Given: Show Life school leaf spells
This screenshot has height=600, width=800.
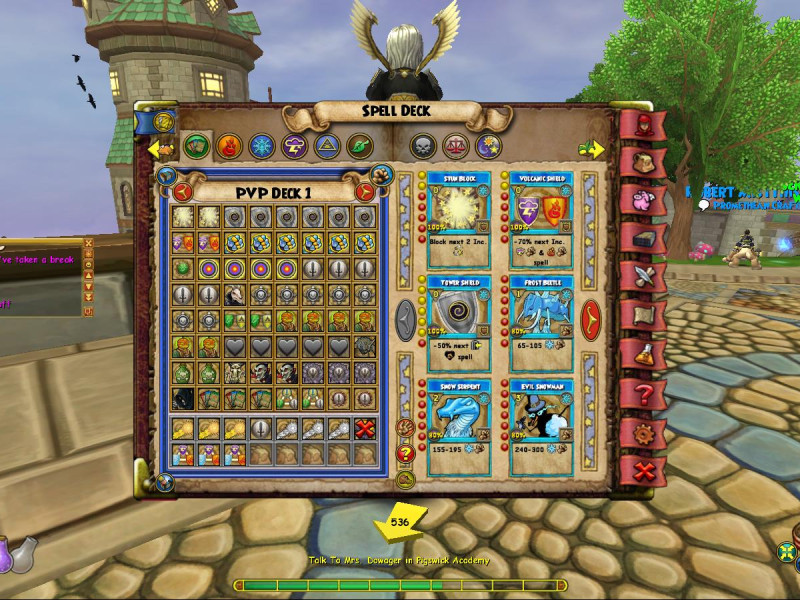Looking at the screenshot, I should pyautogui.click(x=359, y=146).
